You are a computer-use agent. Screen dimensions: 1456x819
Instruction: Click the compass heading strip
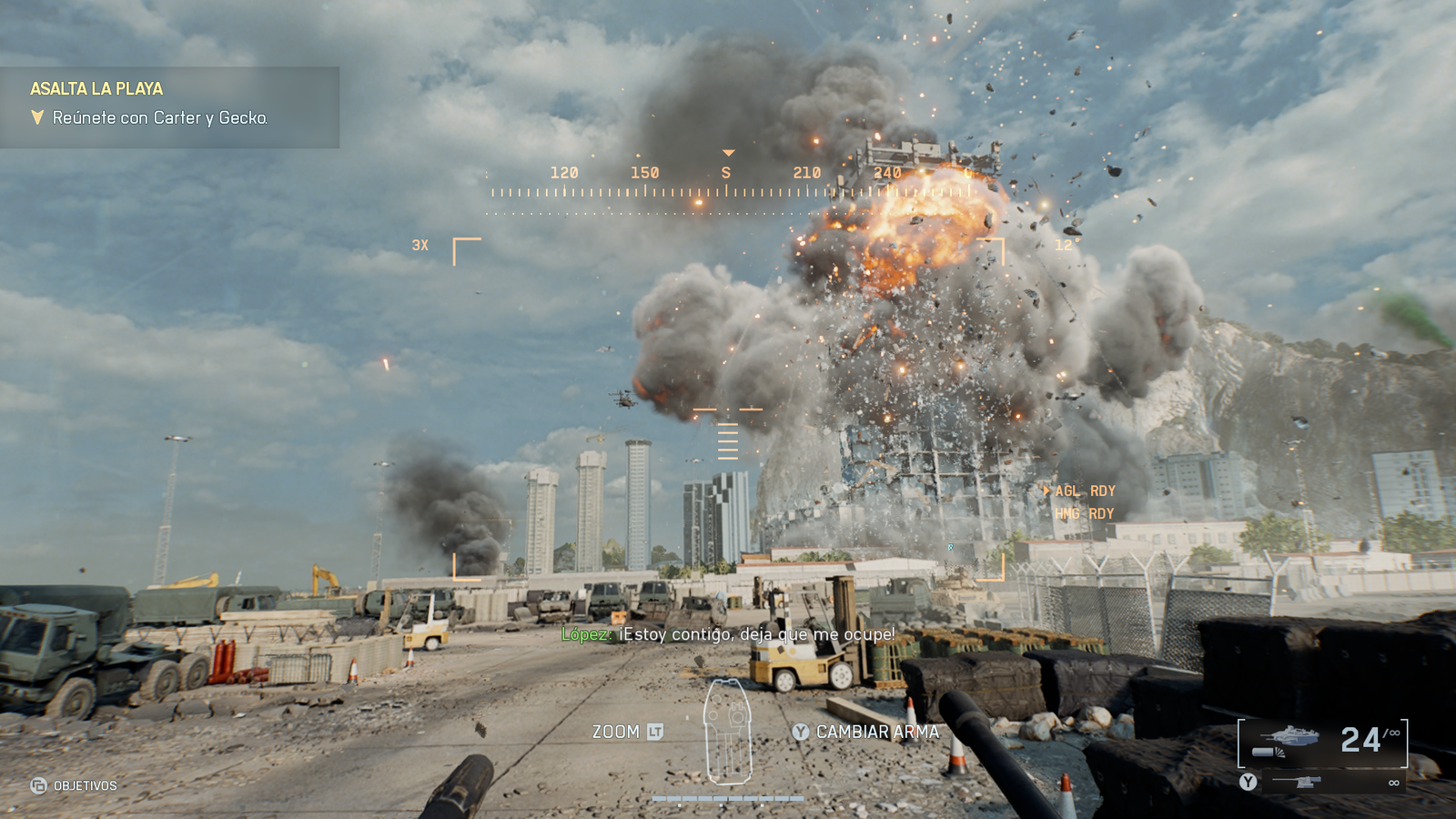tap(728, 185)
